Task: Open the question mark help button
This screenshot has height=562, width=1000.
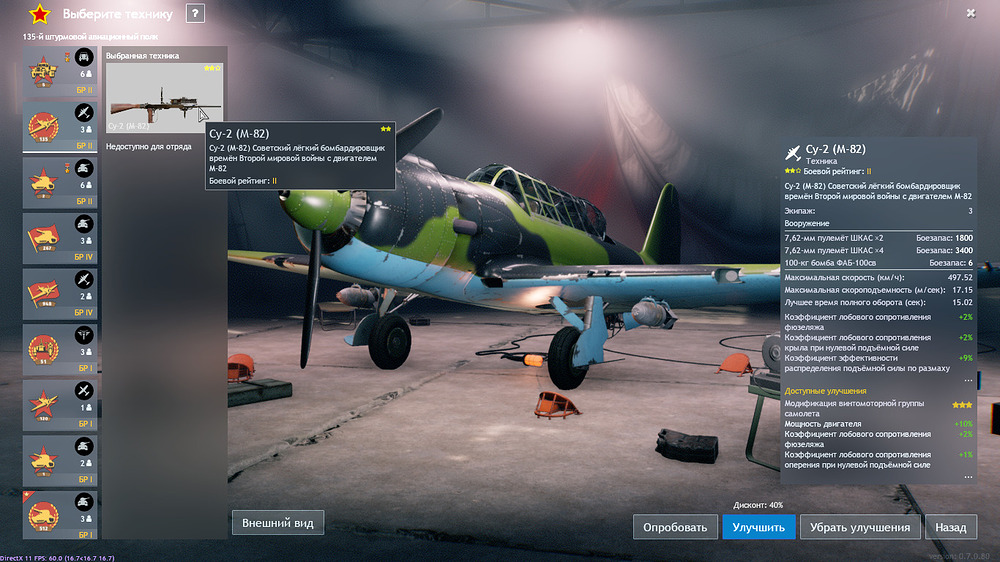Action: click(195, 13)
